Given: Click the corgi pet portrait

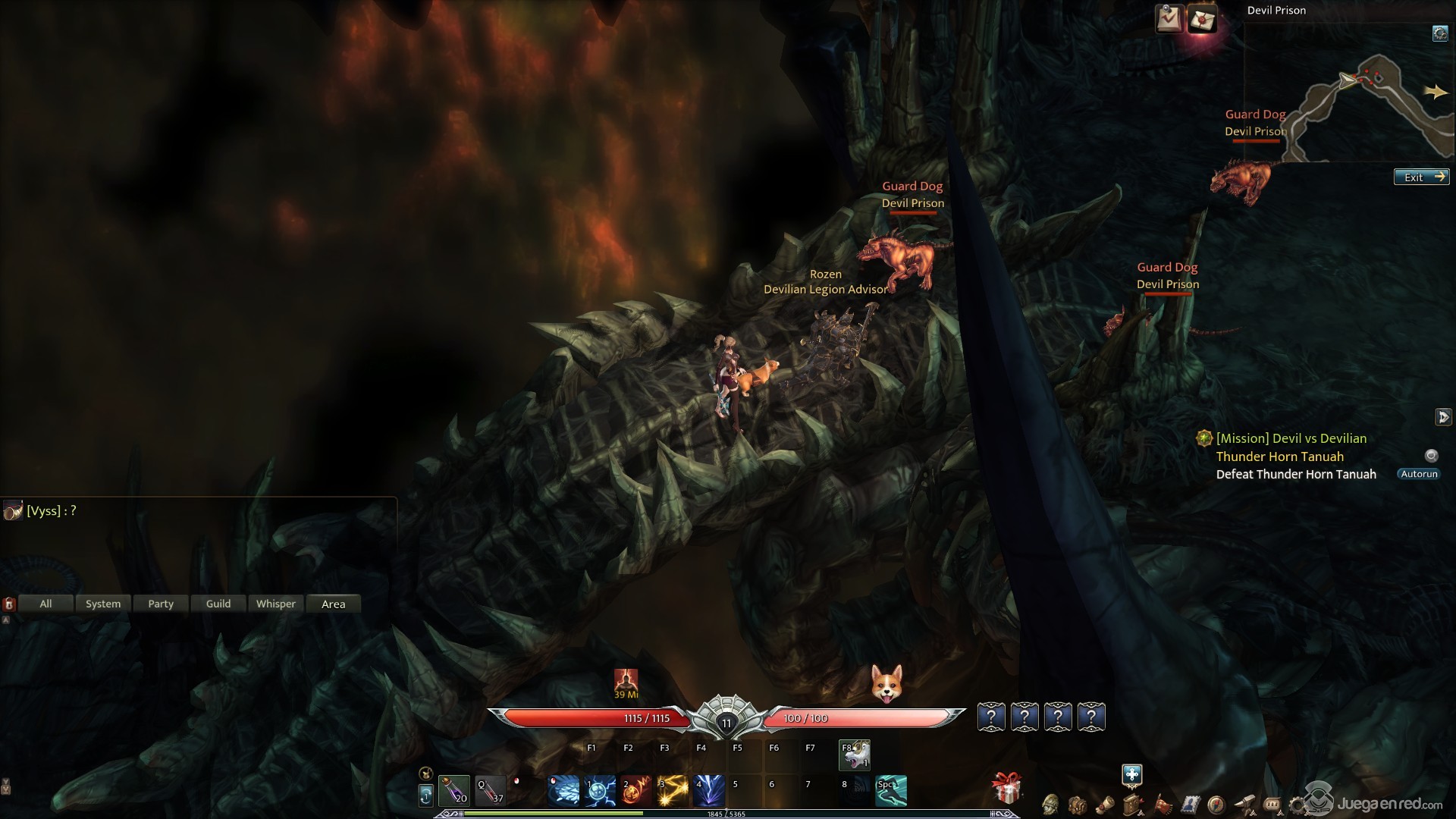Looking at the screenshot, I should point(886,683).
